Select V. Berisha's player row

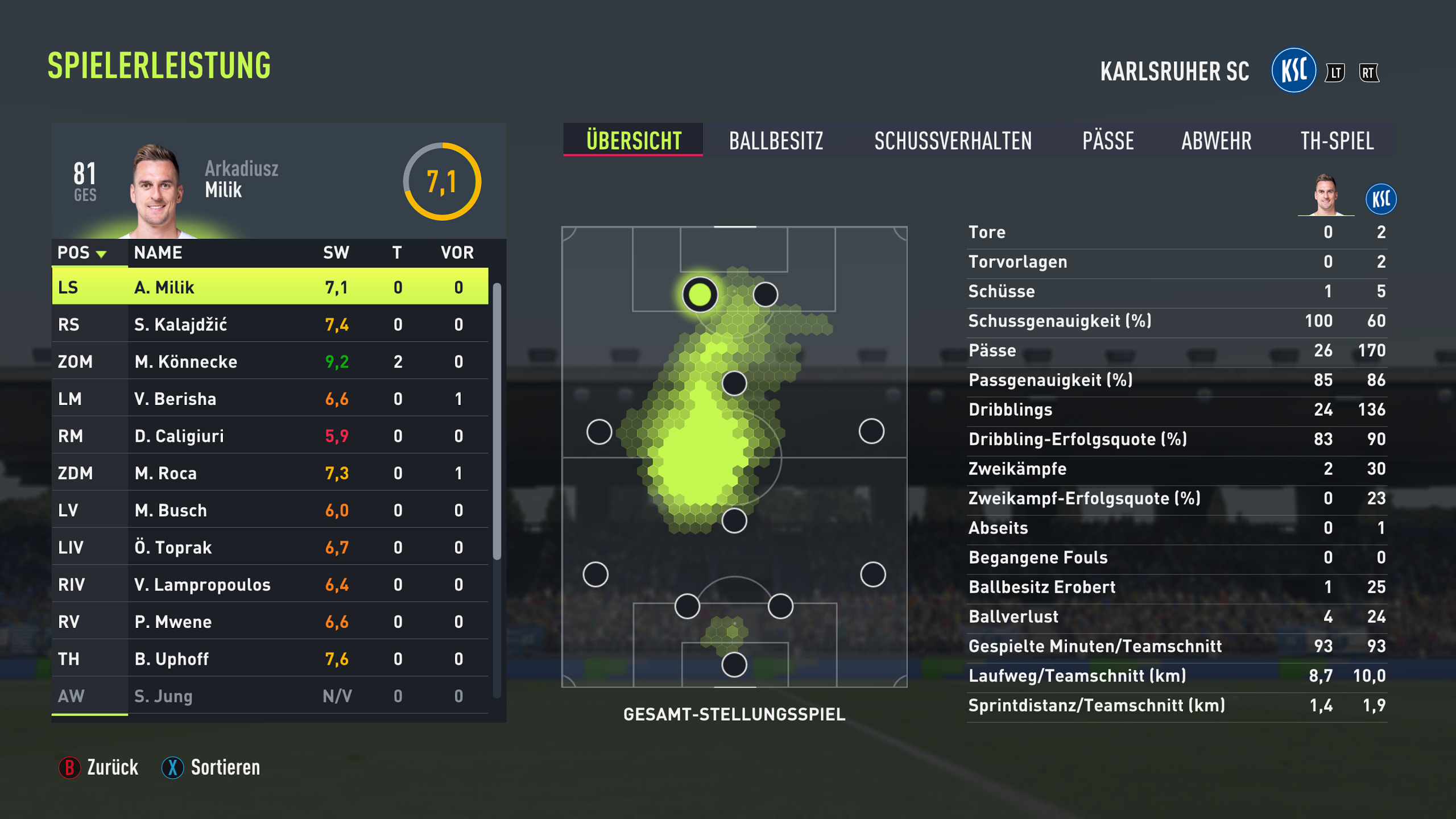pyautogui.click(x=270, y=399)
